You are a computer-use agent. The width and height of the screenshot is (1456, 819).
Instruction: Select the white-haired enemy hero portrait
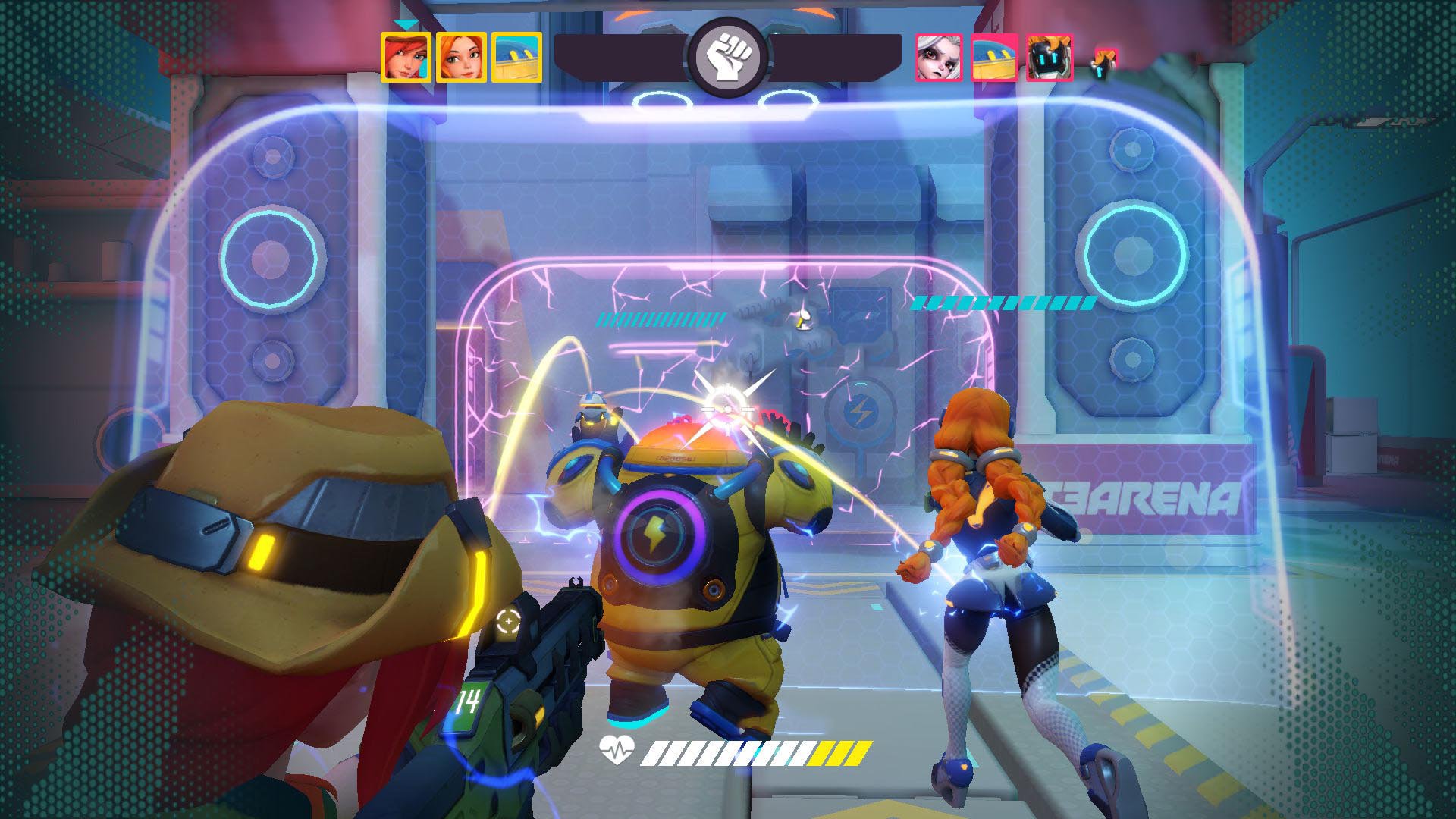939,57
